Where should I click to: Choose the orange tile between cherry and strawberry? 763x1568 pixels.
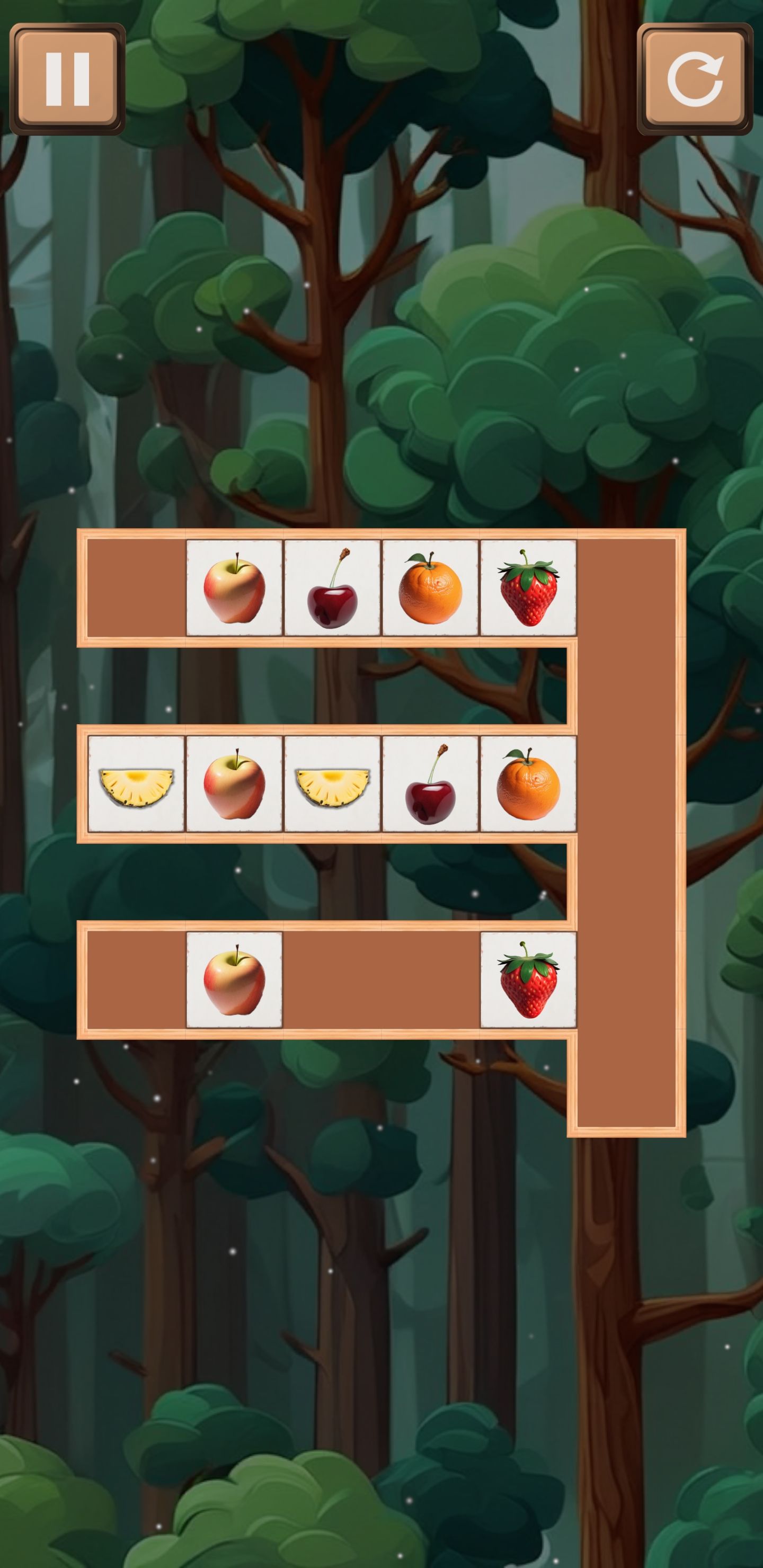pyautogui.click(x=431, y=587)
